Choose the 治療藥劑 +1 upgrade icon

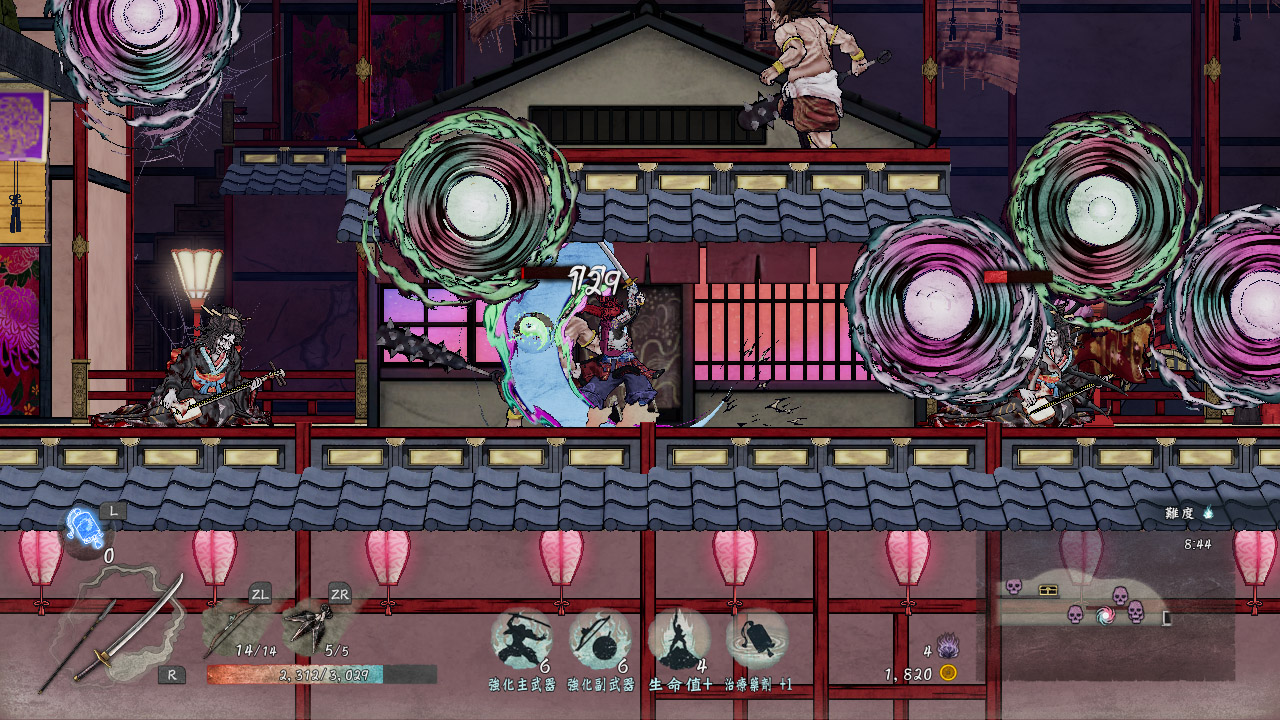click(757, 639)
